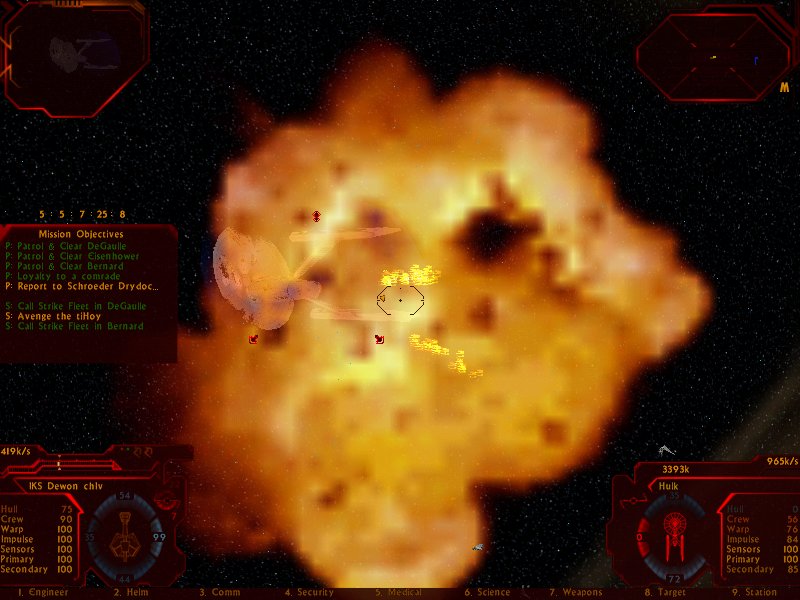
Task: Open the Security station menu
Action: pos(309,593)
